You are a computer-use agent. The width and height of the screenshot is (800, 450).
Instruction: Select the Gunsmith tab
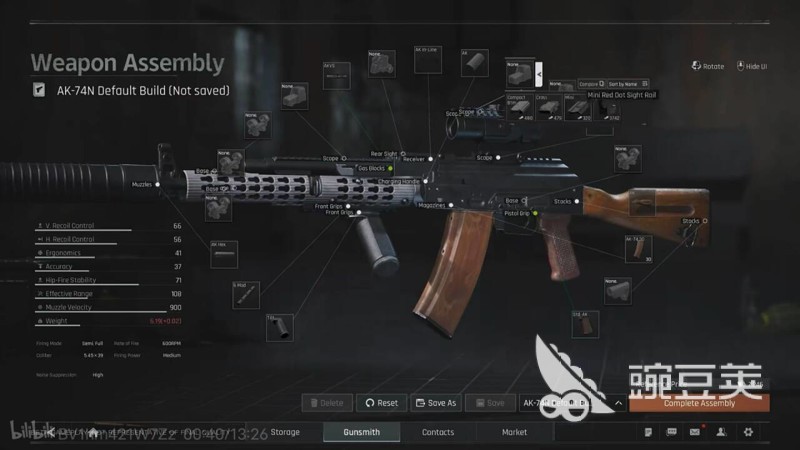361,432
